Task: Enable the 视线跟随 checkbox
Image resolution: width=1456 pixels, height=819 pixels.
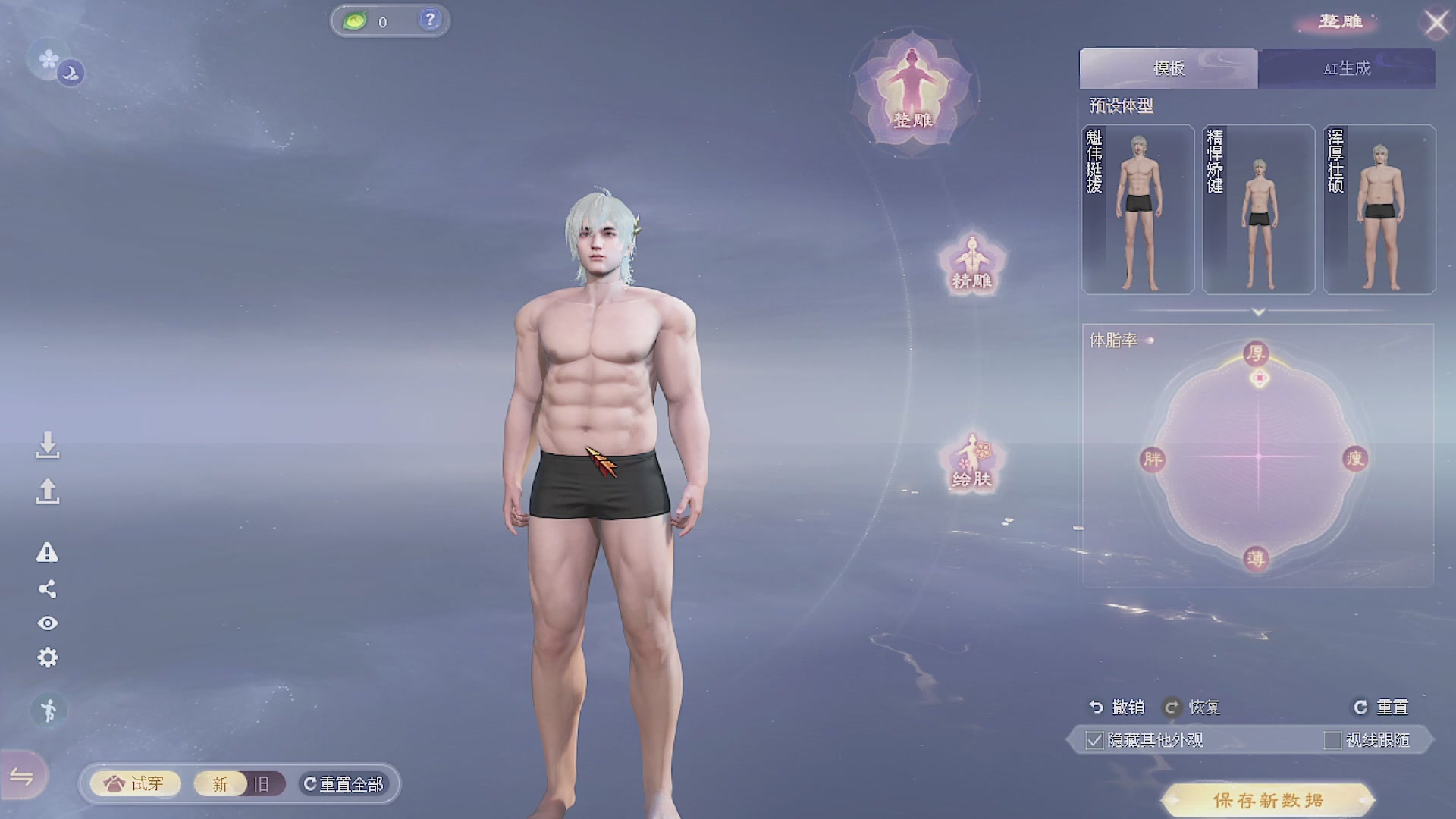Action: [1332, 740]
